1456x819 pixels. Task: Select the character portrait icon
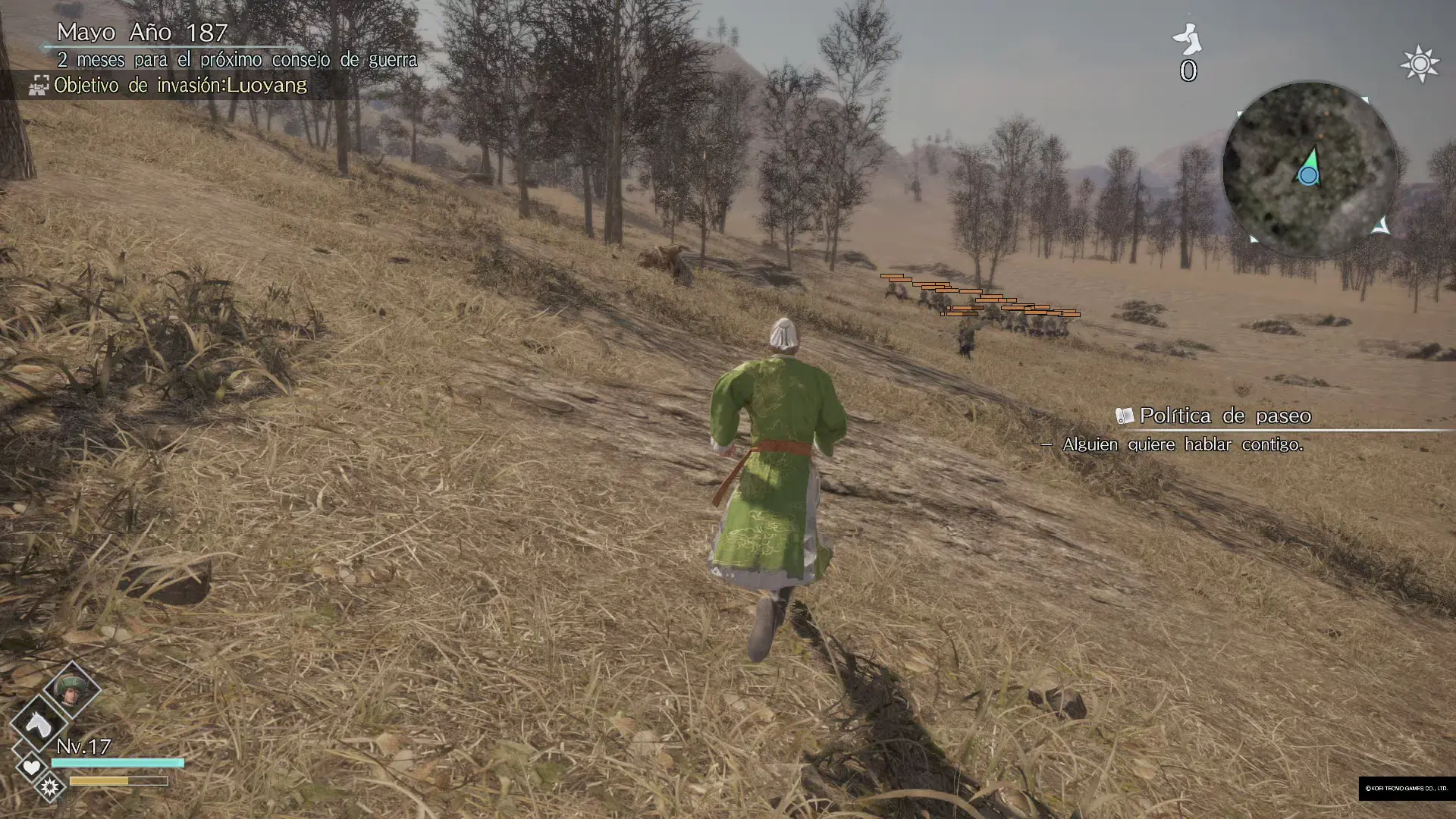[71, 690]
